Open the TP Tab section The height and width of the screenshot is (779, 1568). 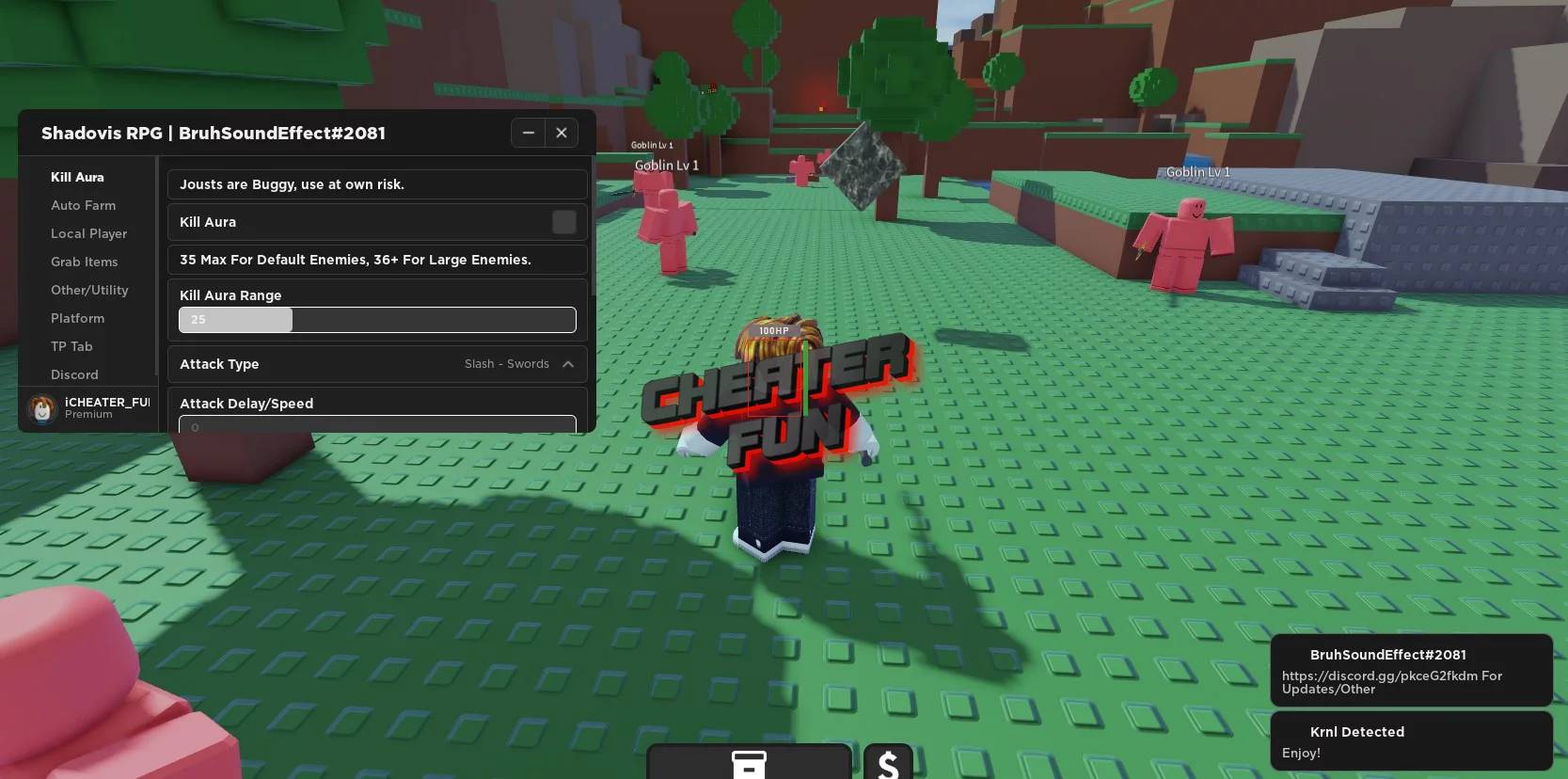click(x=71, y=346)
